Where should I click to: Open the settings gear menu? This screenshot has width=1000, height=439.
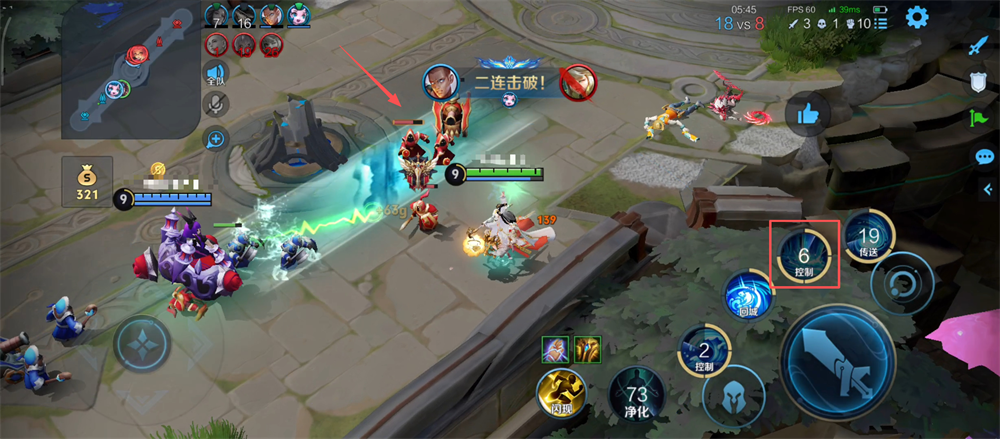[916, 17]
